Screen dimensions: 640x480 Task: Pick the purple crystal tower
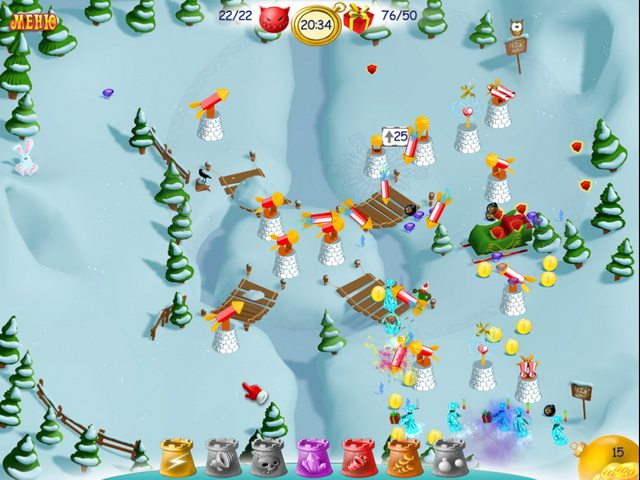pos(313,458)
